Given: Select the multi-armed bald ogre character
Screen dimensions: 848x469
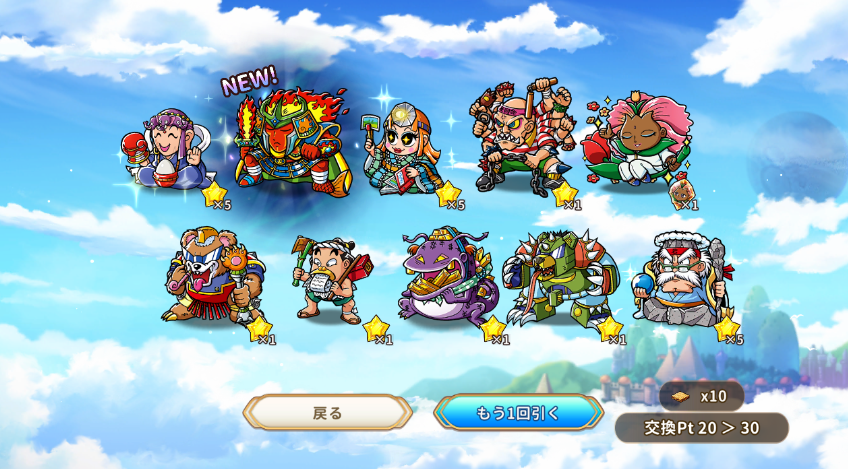Looking at the screenshot, I should coord(520,140).
